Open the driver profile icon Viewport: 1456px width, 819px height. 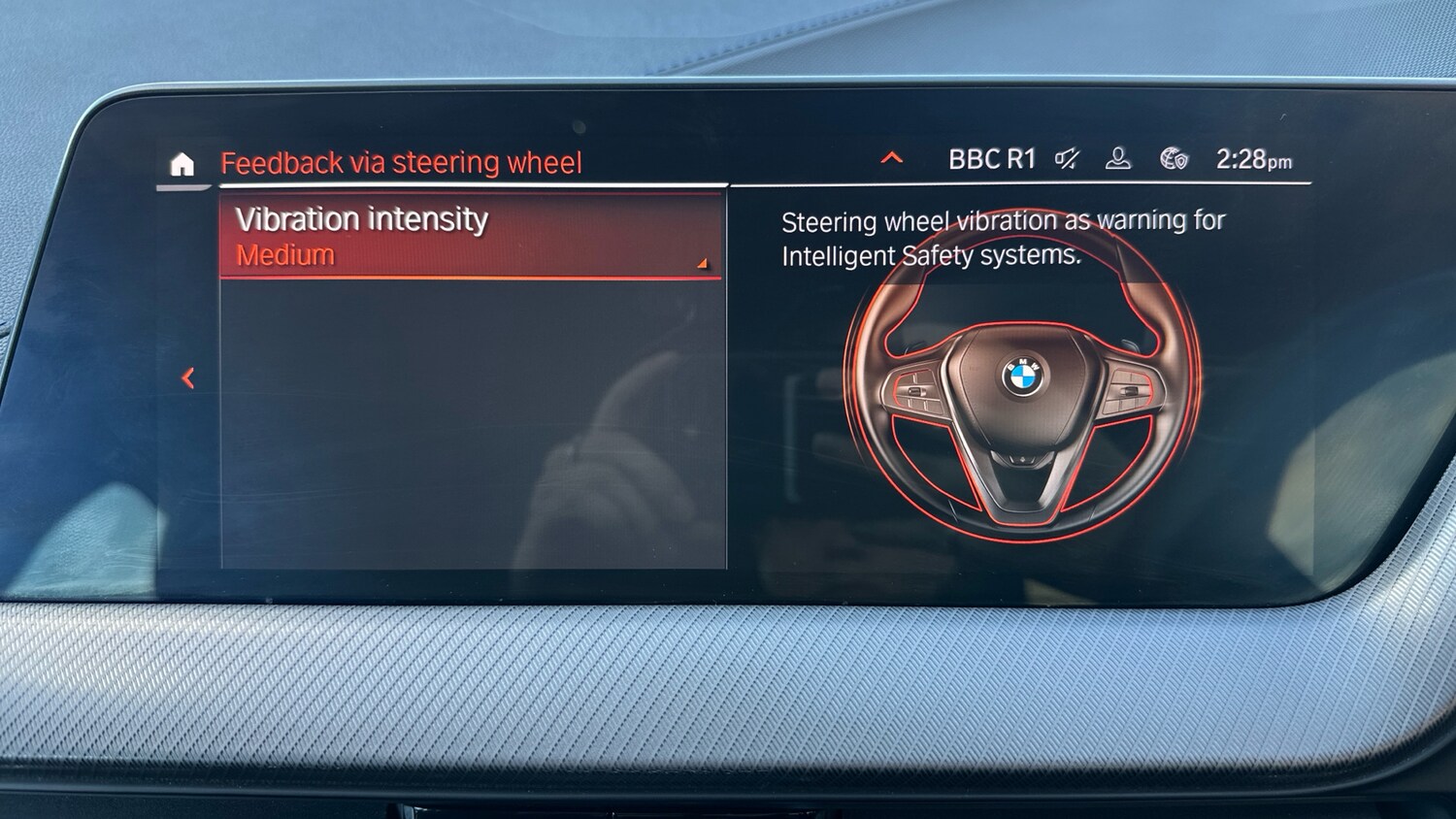[x=1118, y=159]
